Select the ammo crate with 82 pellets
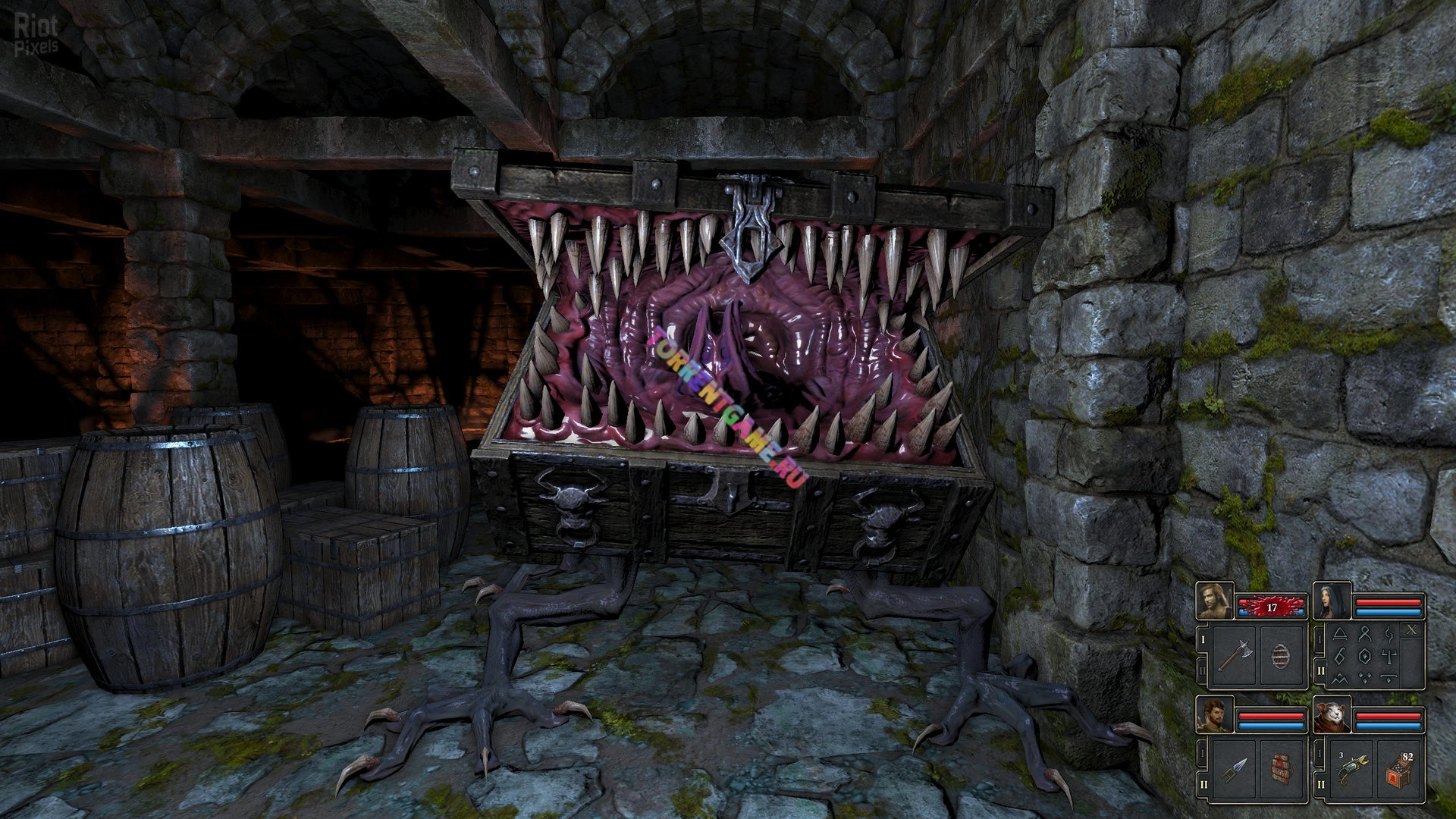This screenshot has width=1456, height=819. [1400, 770]
